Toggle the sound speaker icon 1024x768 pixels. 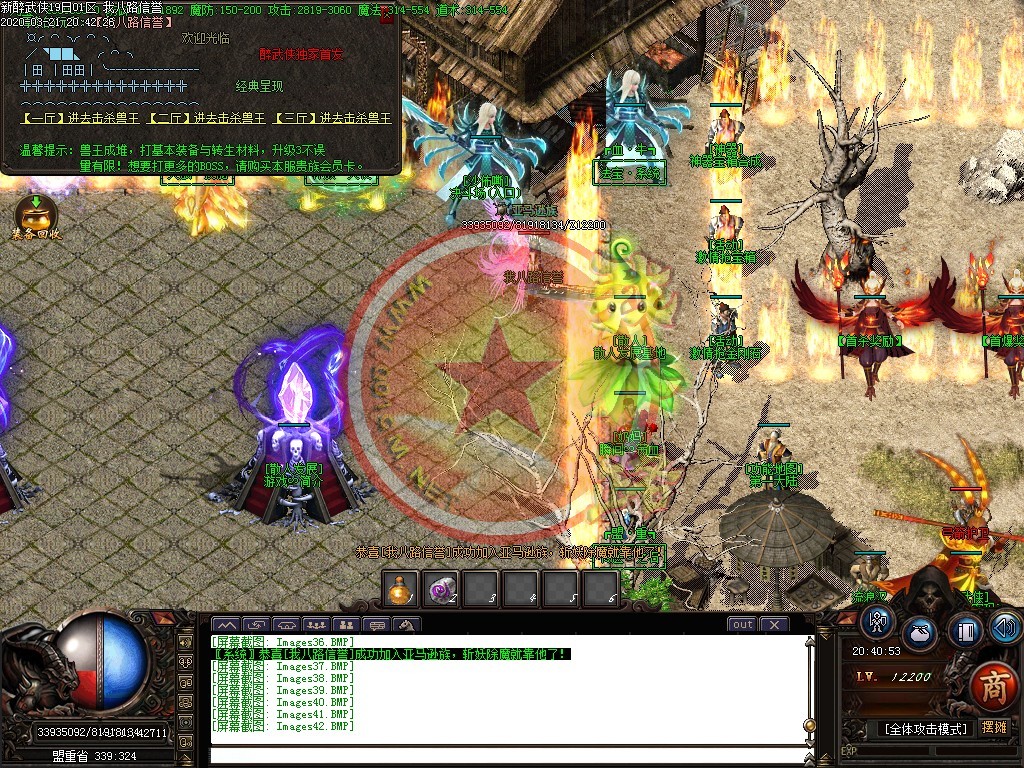(x=1005, y=627)
